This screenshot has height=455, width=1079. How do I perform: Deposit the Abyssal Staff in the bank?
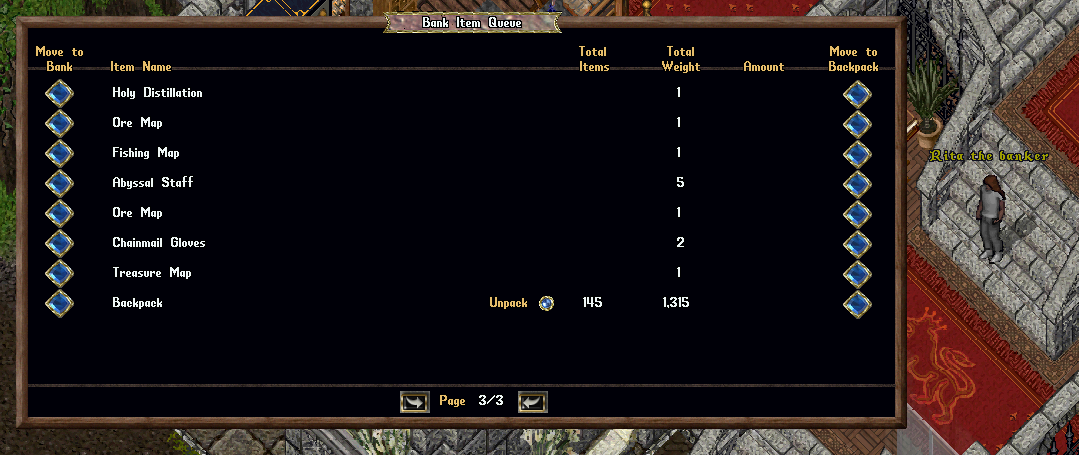[59, 184]
